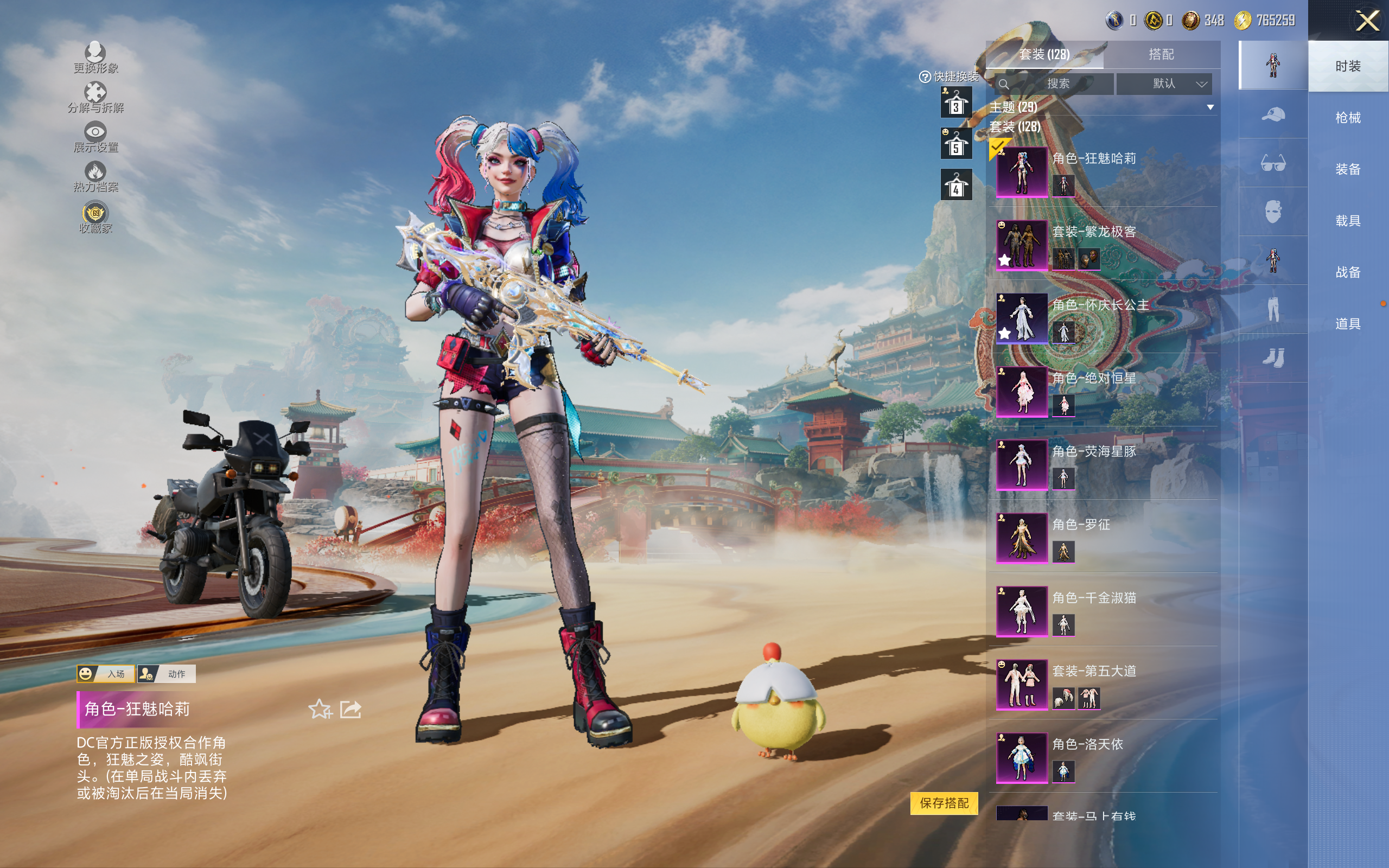Open the 默认 sort dropdown
This screenshot has width=1389, height=868.
click(x=1164, y=84)
